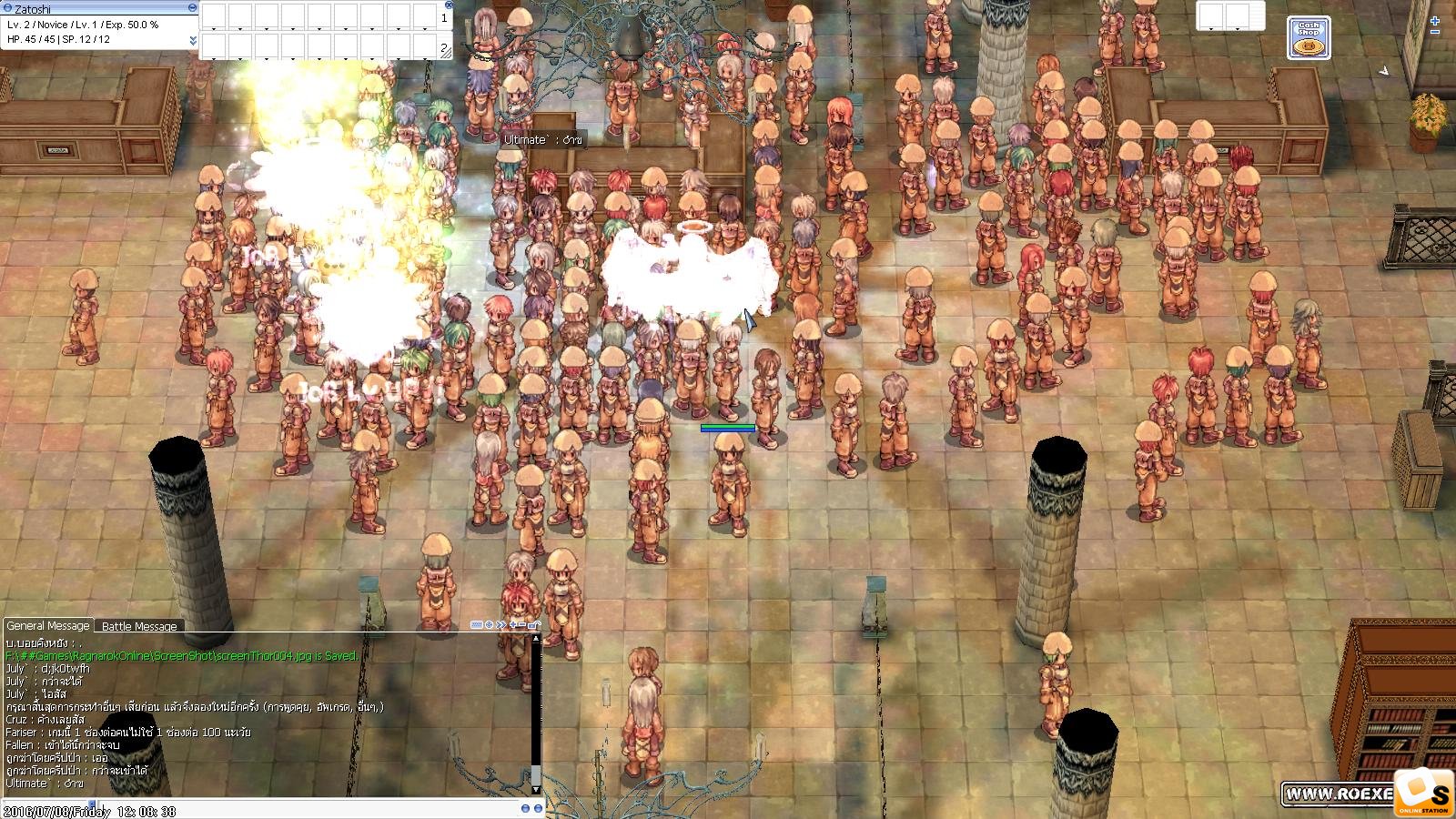Select the General Message chat tab

coord(48,626)
